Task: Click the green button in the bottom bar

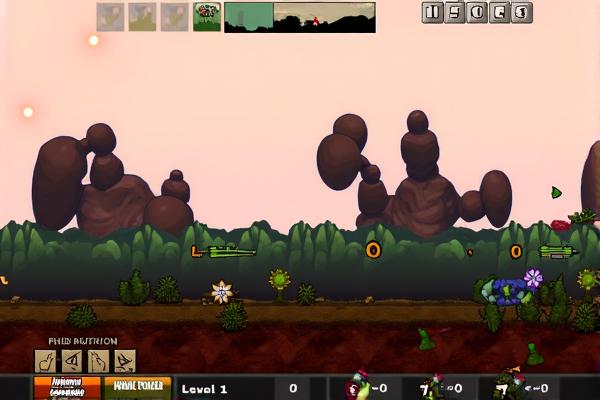Action: (x=138, y=388)
